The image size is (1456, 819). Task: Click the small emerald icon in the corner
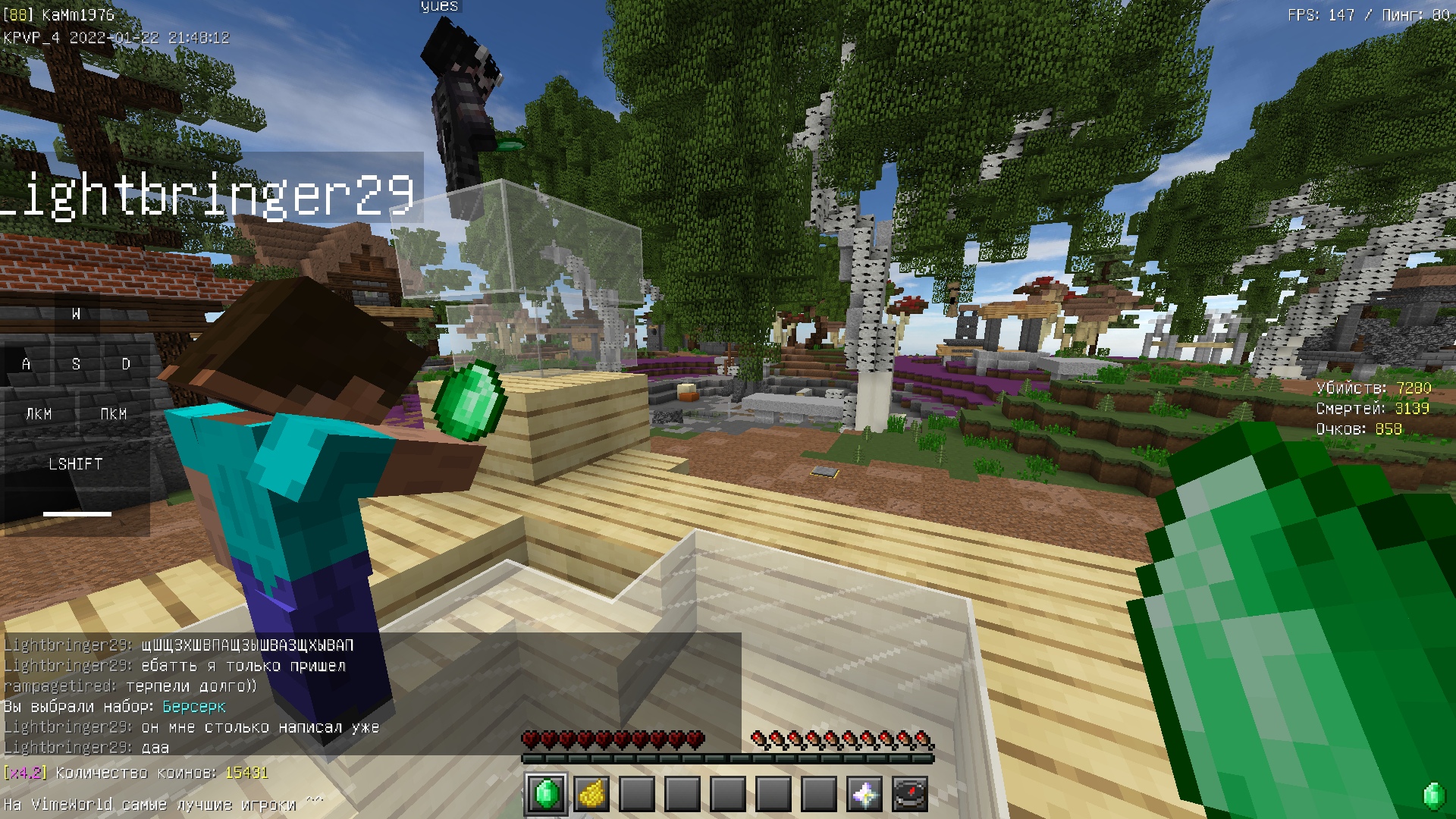1433,796
